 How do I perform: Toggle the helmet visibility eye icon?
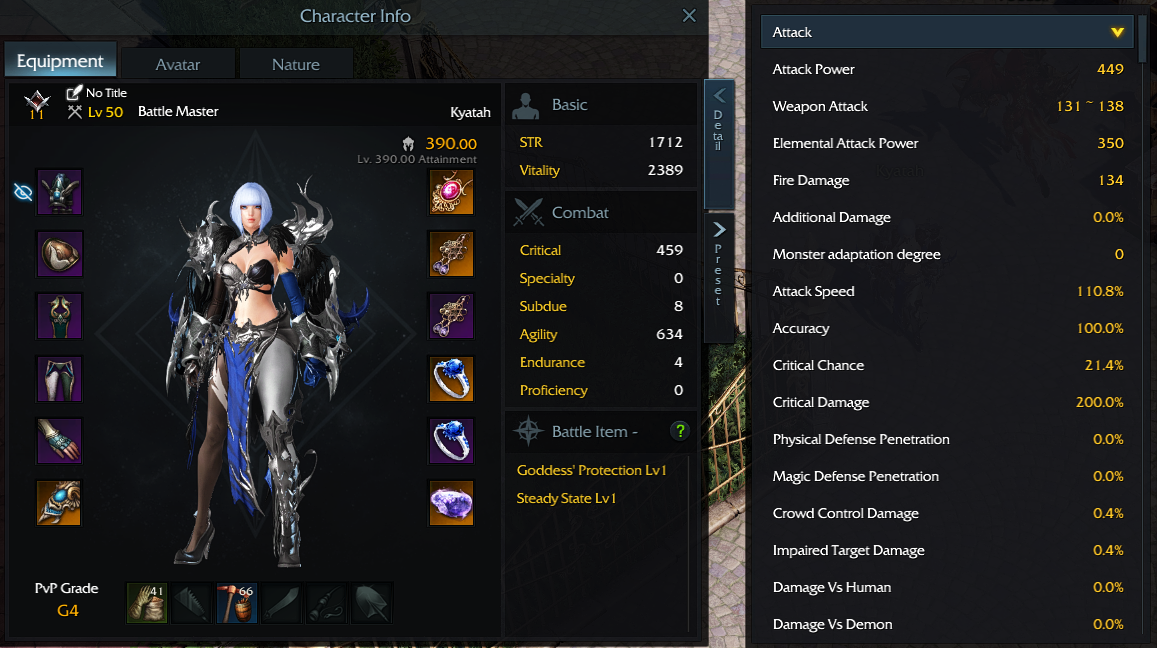coord(23,192)
